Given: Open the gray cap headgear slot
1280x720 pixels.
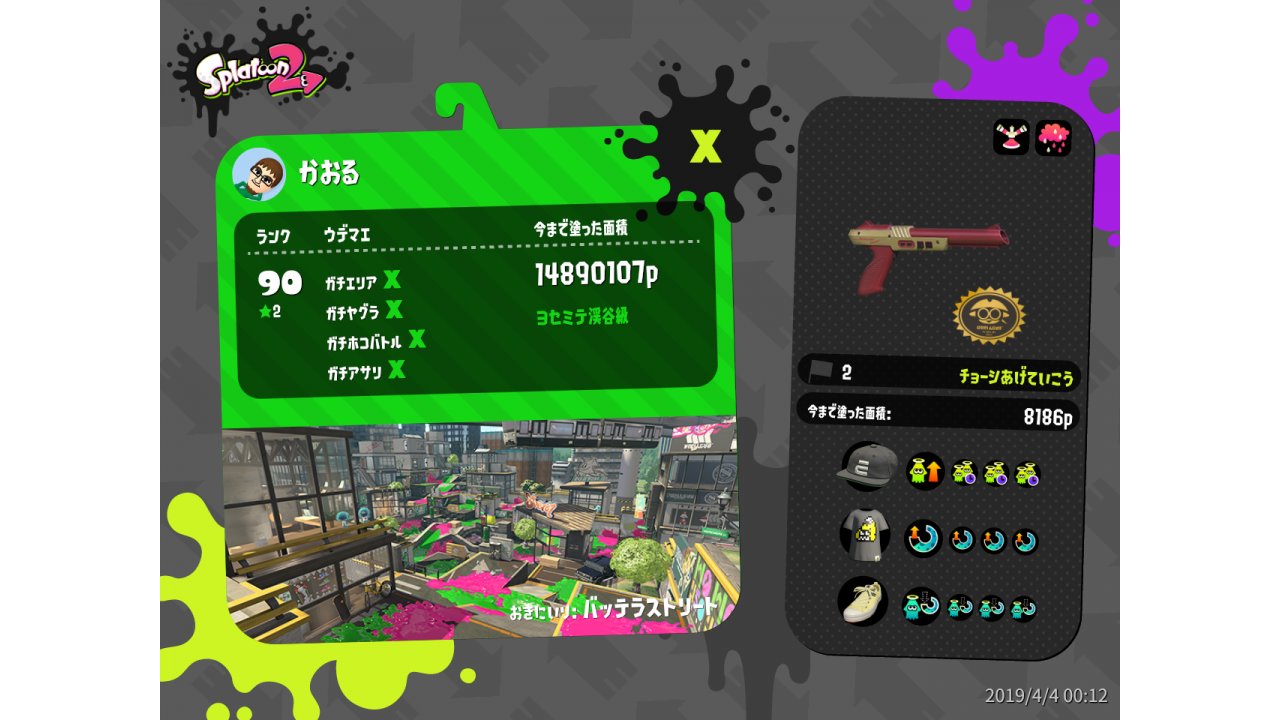Looking at the screenshot, I should [865, 466].
